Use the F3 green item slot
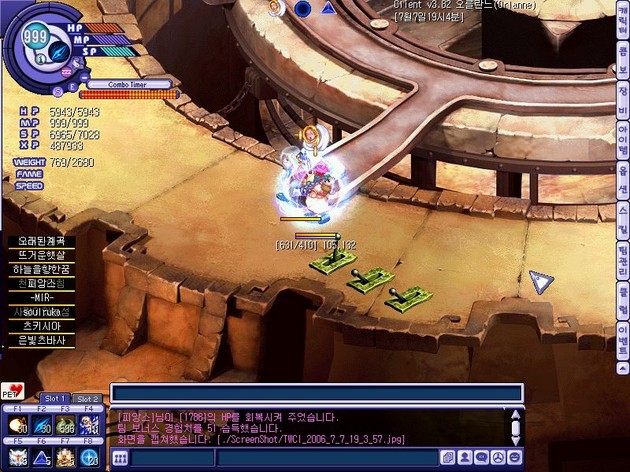The height and width of the screenshot is (472, 630). (67, 427)
